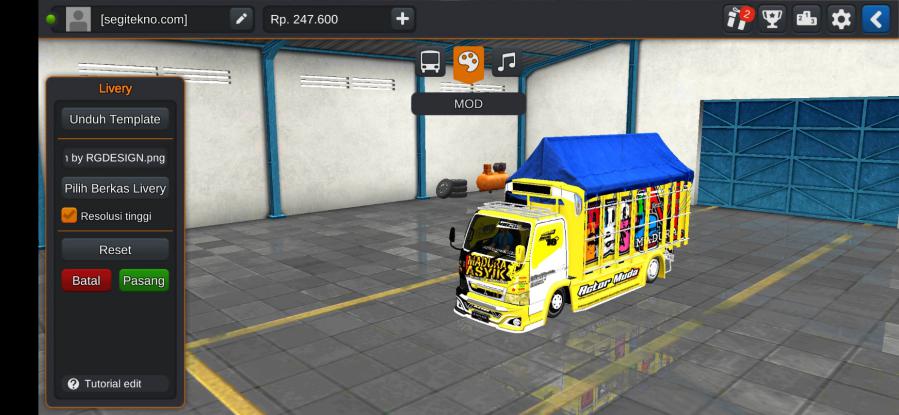Switch to the music note tab
Image resolution: width=899 pixels, height=415 pixels.
click(507, 62)
